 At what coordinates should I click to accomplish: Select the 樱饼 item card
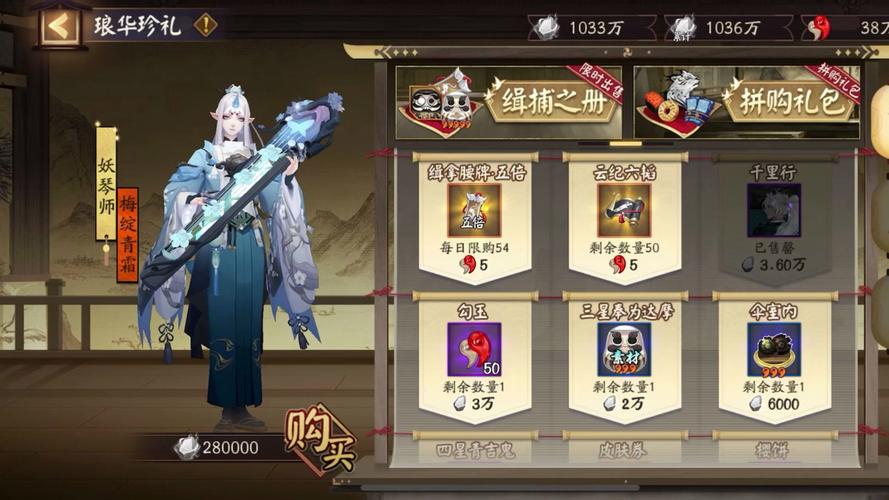point(773,451)
